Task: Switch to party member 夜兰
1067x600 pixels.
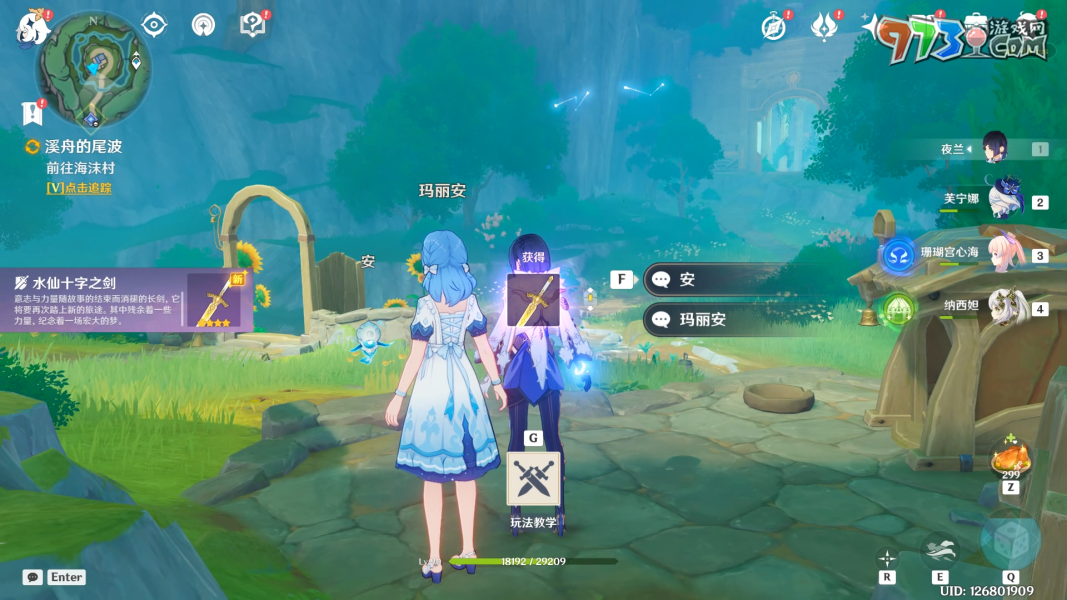Action: pyautogui.click(x=993, y=148)
